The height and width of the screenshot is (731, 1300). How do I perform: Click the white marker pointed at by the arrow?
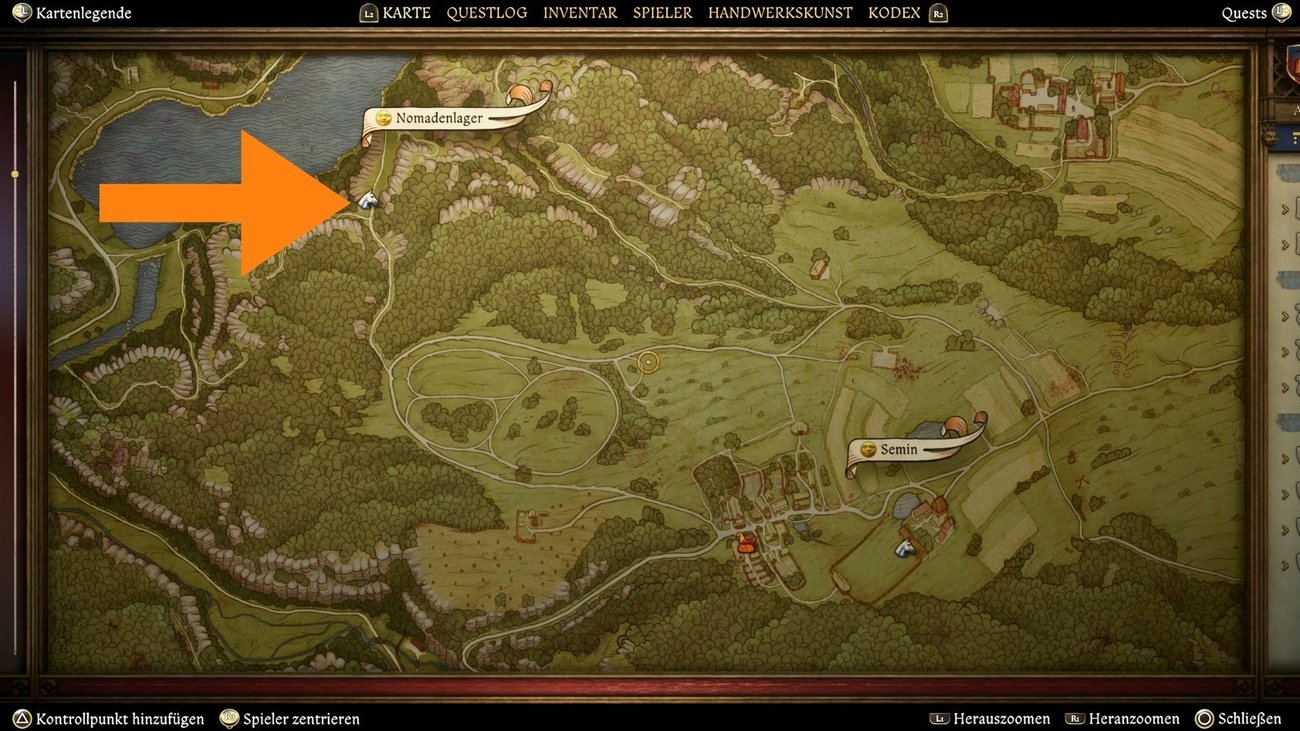tap(366, 200)
